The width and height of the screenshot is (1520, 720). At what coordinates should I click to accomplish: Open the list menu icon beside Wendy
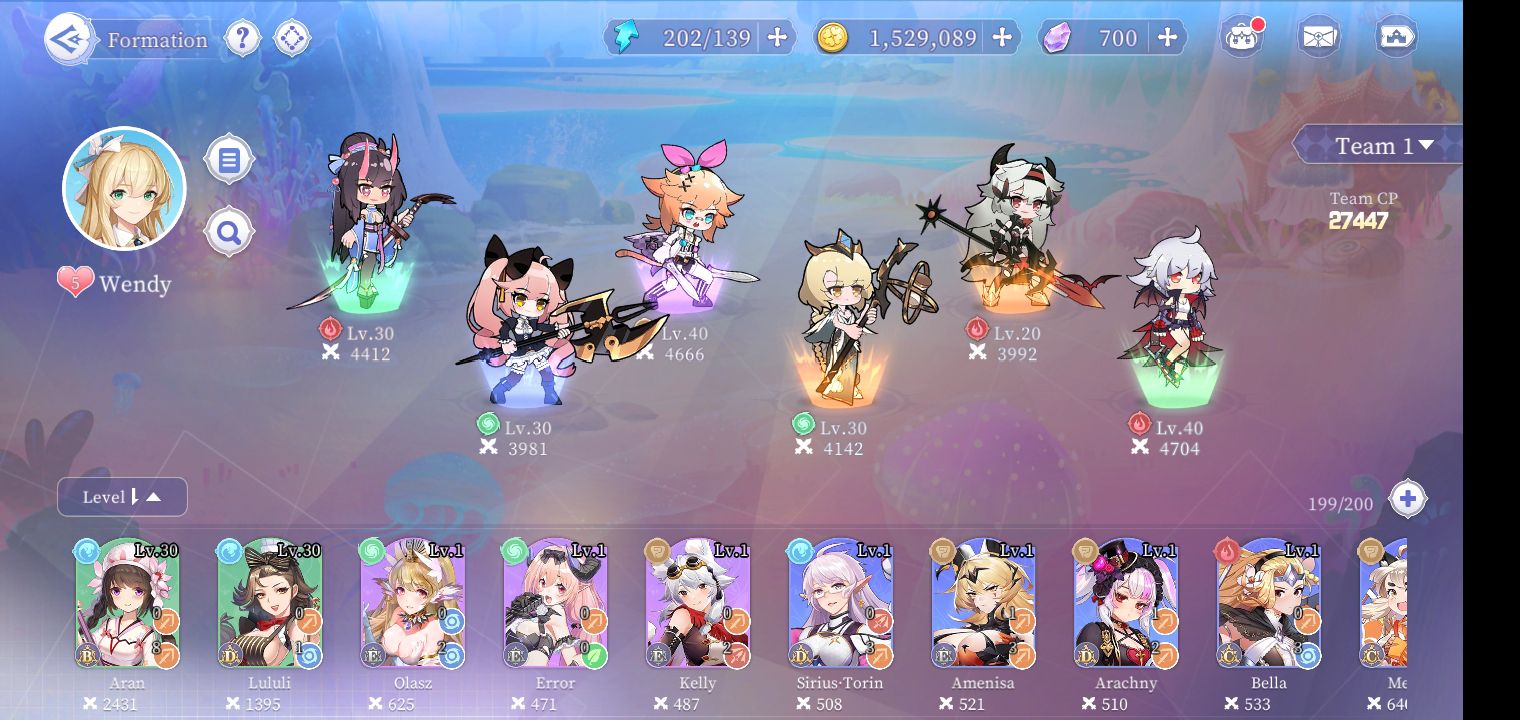point(229,160)
